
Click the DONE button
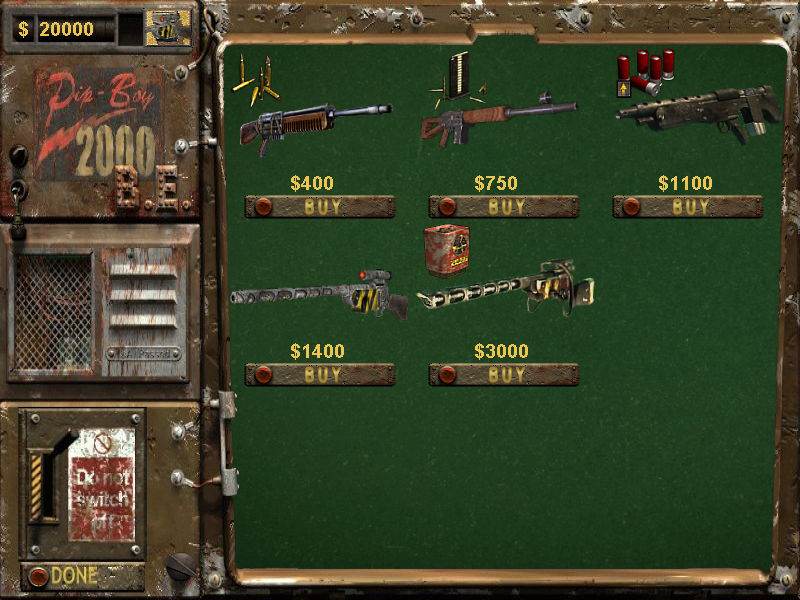(70, 576)
